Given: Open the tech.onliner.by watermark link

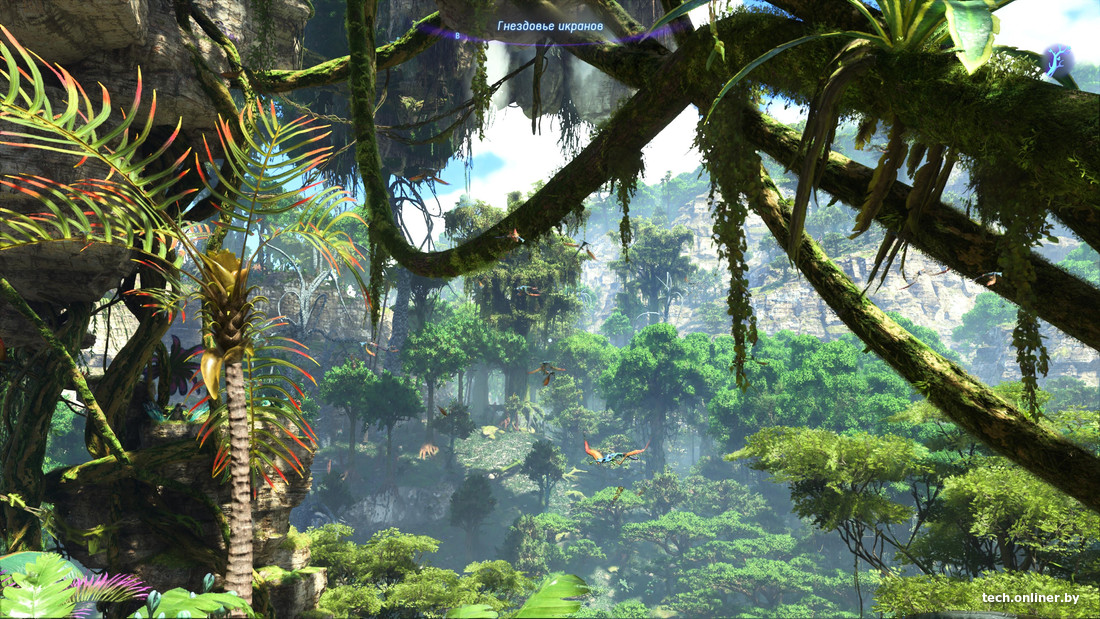Looking at the screenshot, I should 1030,598.
